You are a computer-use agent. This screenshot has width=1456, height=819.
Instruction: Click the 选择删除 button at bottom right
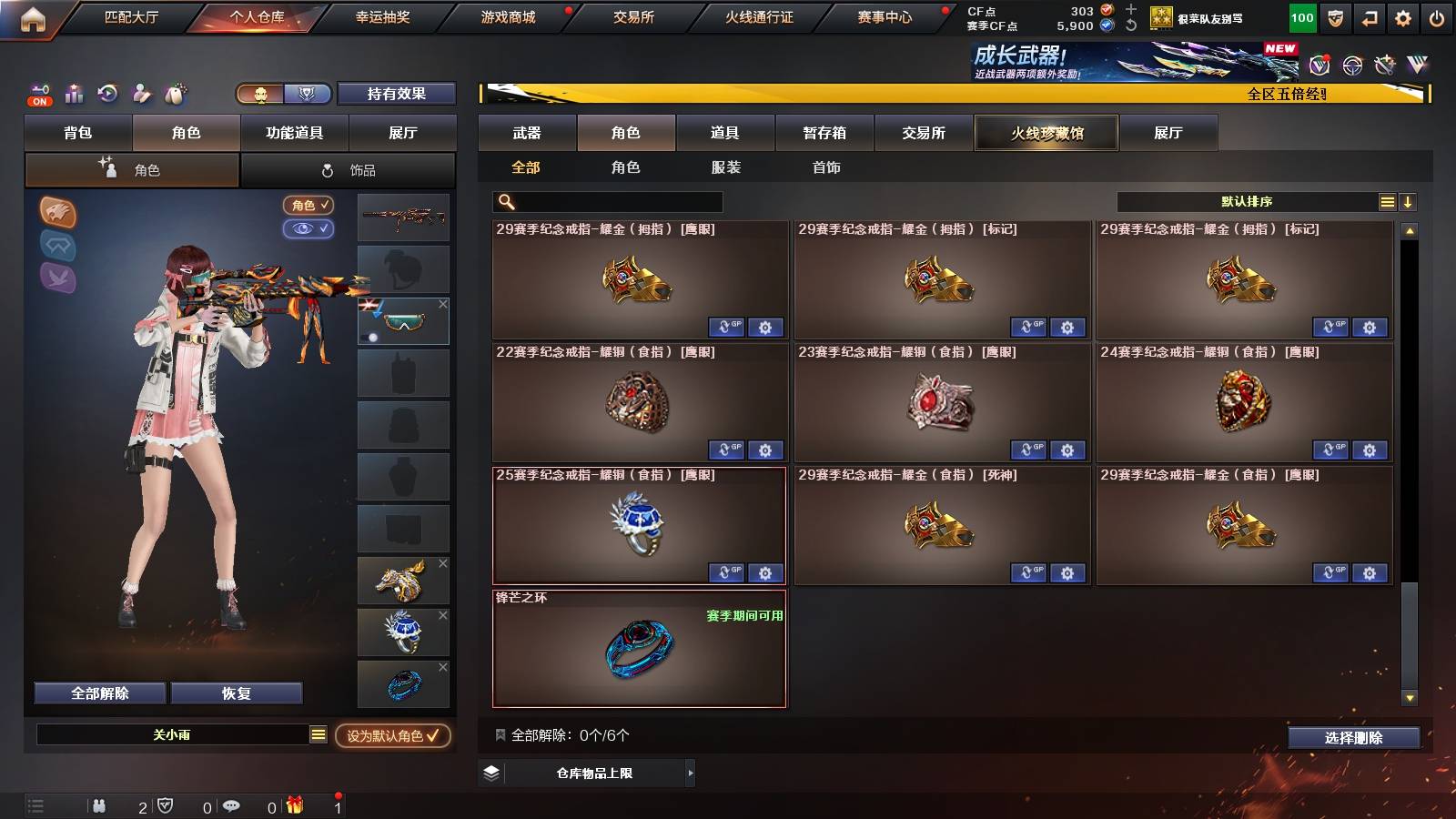(1352, 738)
